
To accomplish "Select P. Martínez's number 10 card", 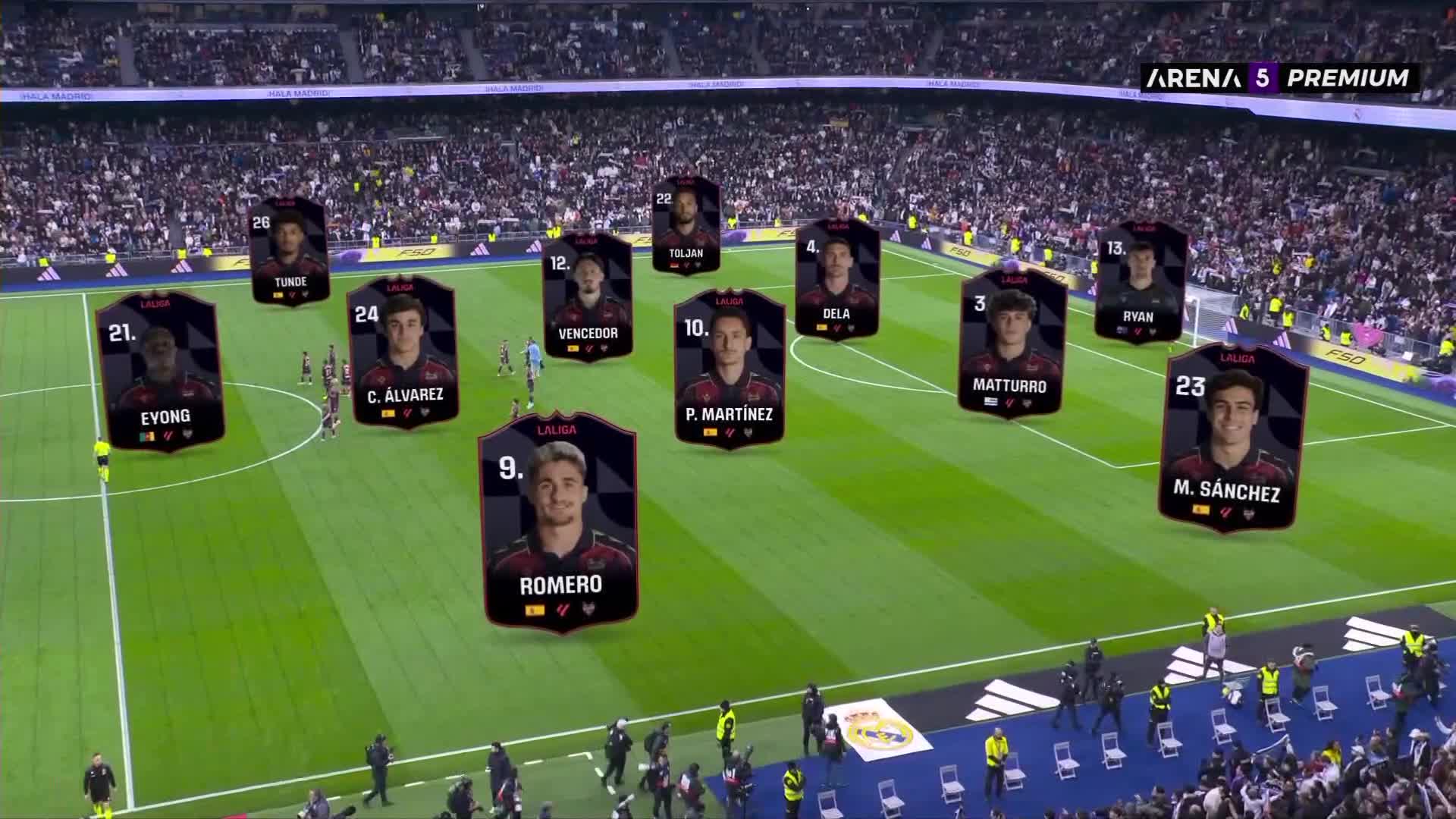I will [729, 369].
